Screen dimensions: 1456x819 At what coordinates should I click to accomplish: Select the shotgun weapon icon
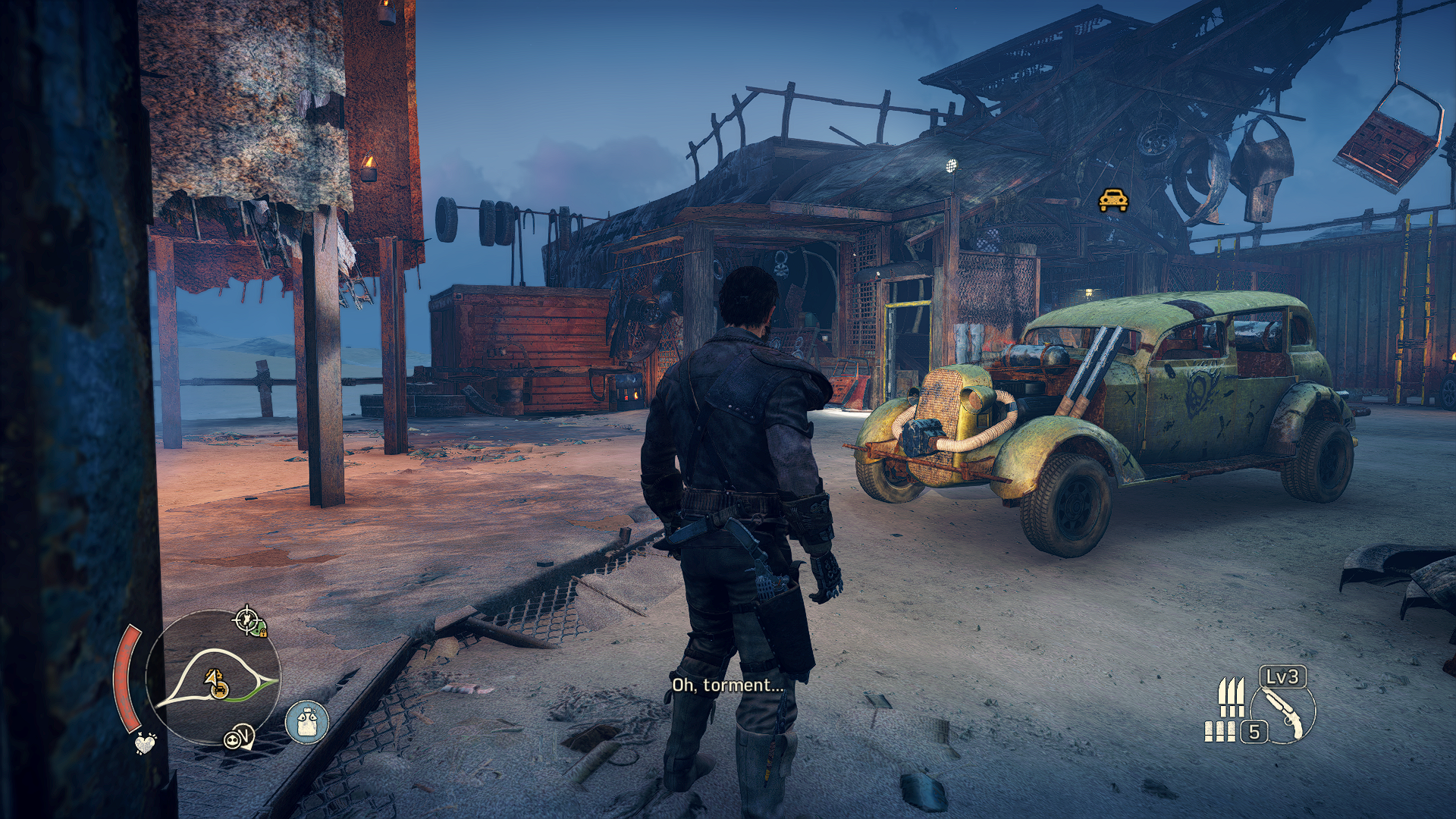(x=1283, y=711)
